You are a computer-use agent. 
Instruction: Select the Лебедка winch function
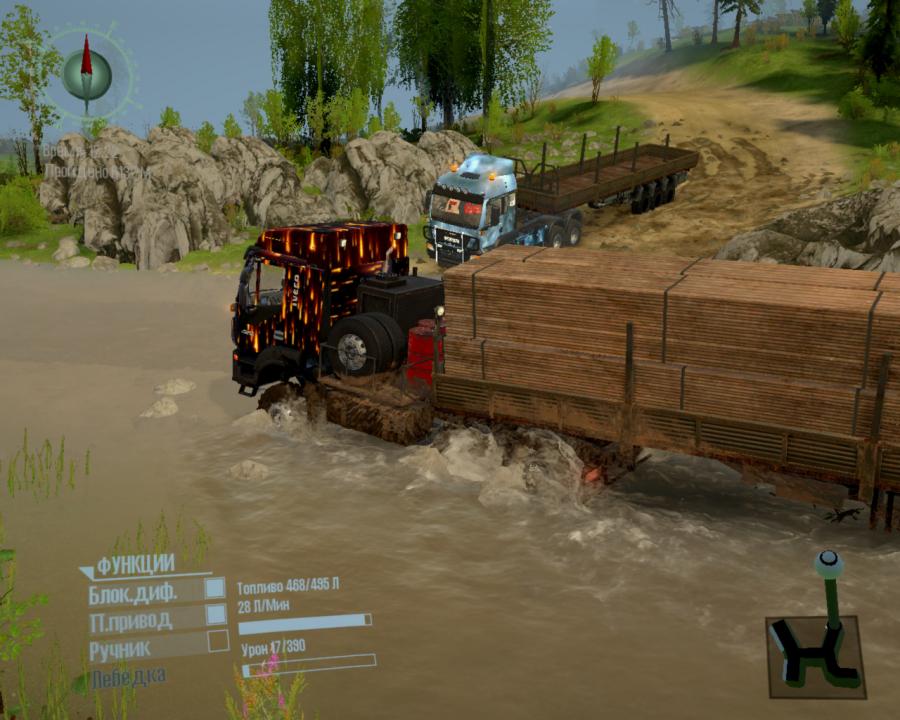[x=128, y=678]
